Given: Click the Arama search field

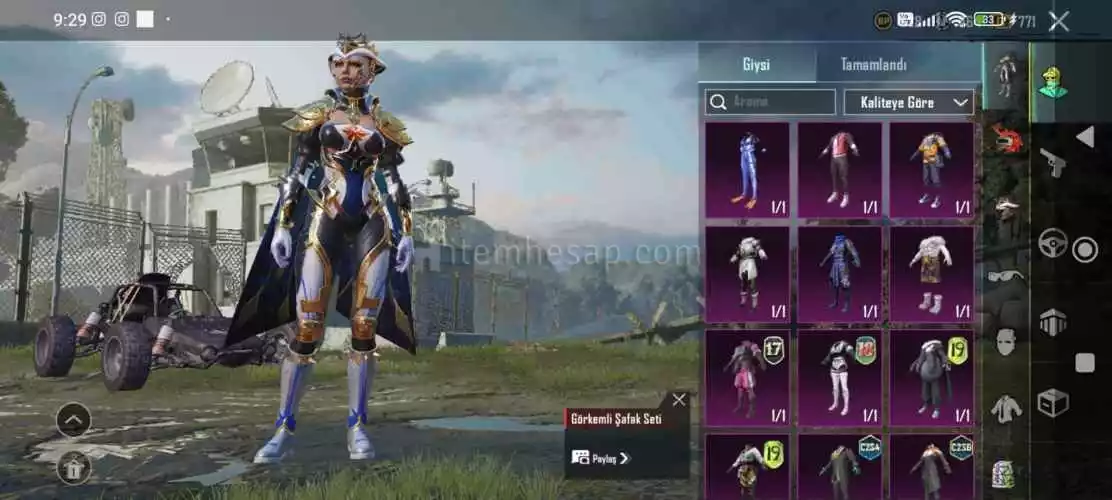Looking at the screenshot, I should coord(771,102).
